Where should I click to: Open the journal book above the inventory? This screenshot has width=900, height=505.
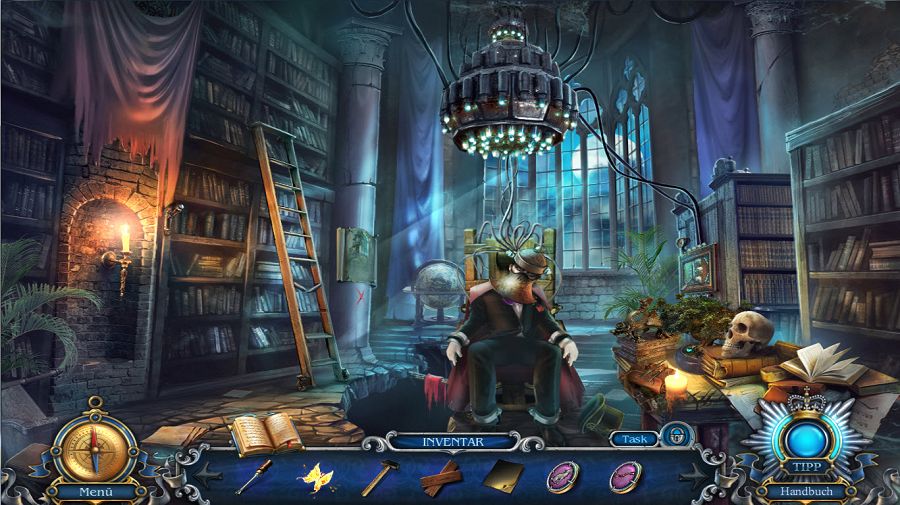pyautogui.click(x=264, y=432)
